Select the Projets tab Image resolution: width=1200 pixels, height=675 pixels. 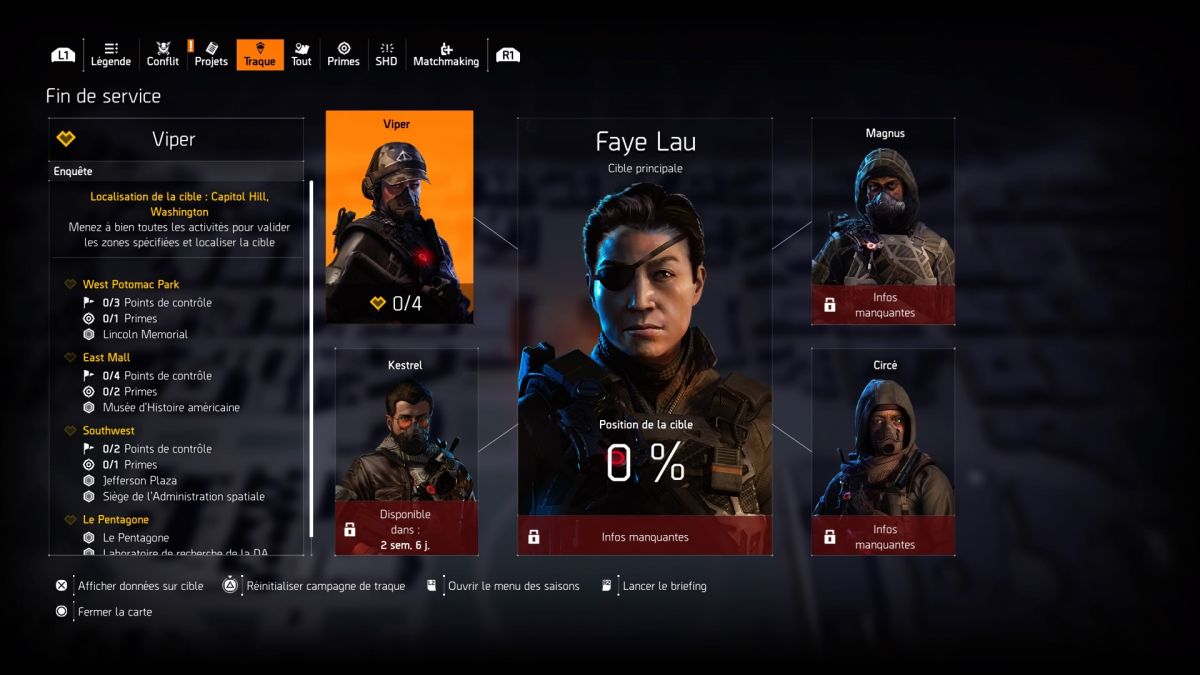click(x=211, y=54)
